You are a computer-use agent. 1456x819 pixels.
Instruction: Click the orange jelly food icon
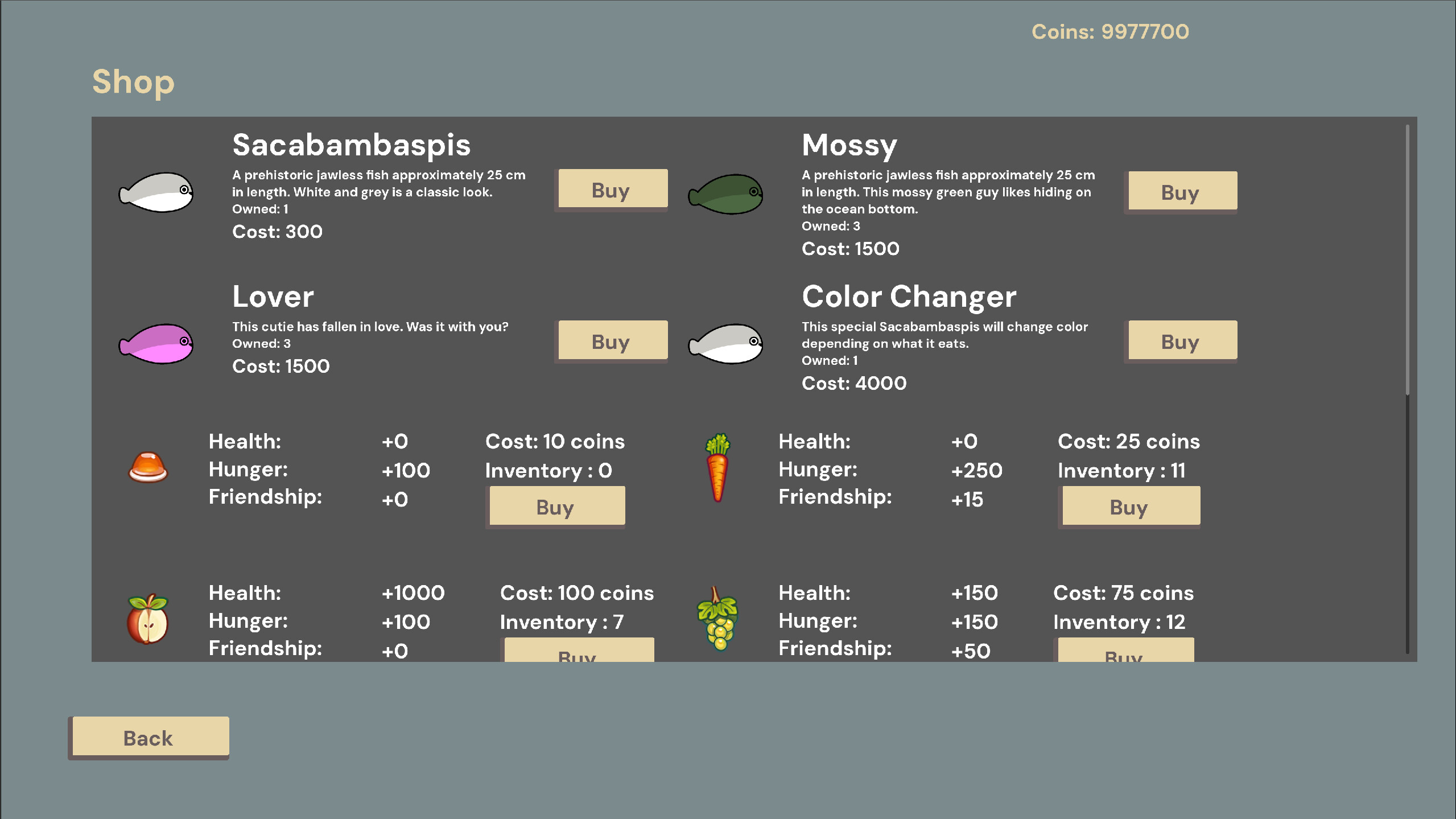(147, 467)
